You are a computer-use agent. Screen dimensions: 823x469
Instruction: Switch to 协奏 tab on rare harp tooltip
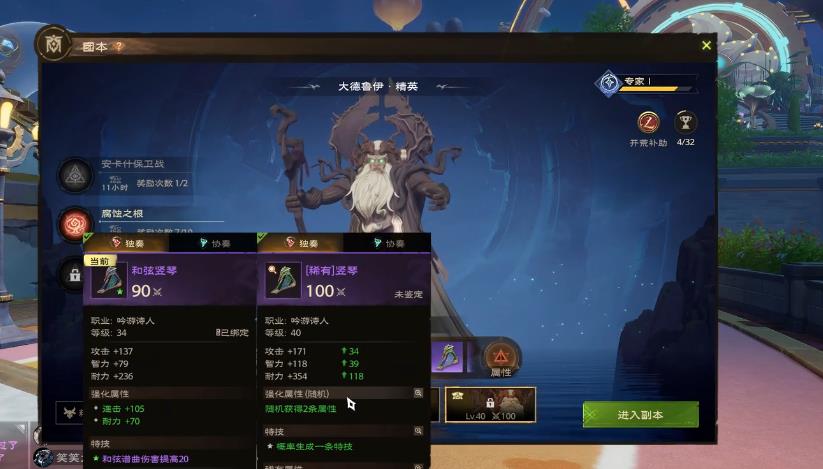[x=387, y=243]
